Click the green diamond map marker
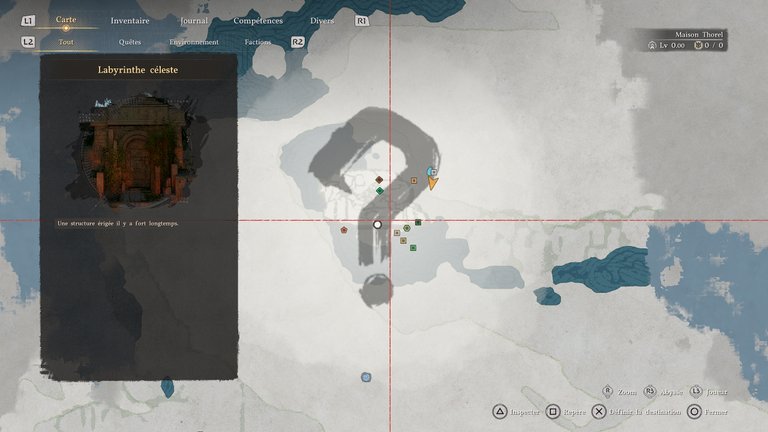Image resolution: width=768 pixels, height=432 pixels. click(380, 190)
